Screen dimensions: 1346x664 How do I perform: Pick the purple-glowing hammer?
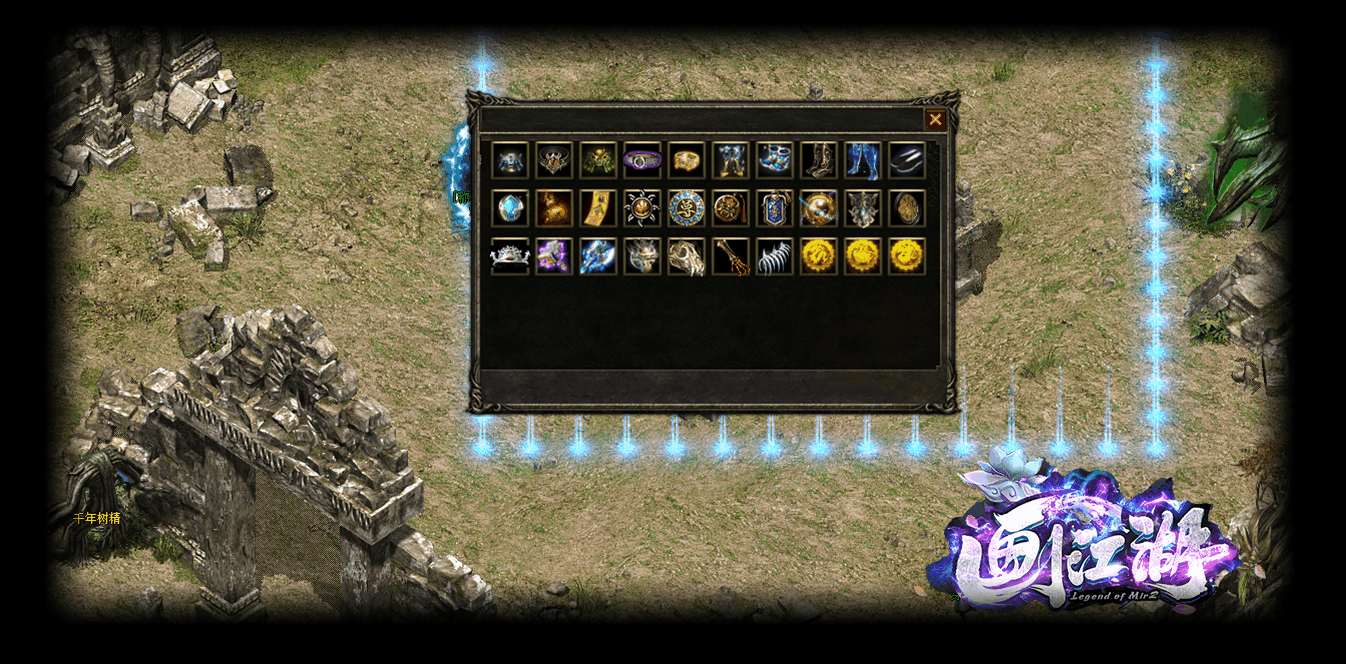pyautogui.click(x=554, y=256)
